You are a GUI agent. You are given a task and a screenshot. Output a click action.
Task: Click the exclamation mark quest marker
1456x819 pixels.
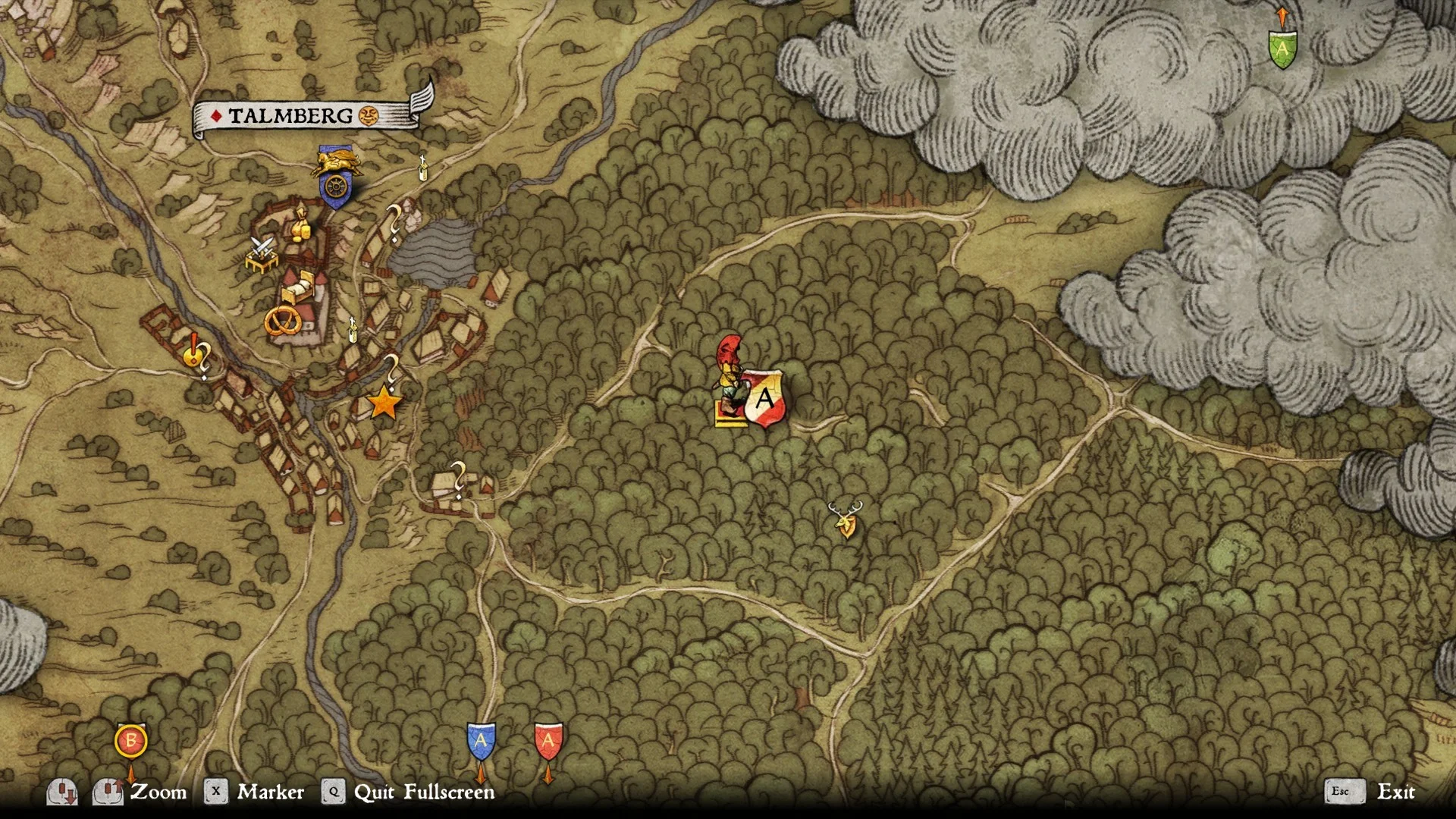point(194,350)
